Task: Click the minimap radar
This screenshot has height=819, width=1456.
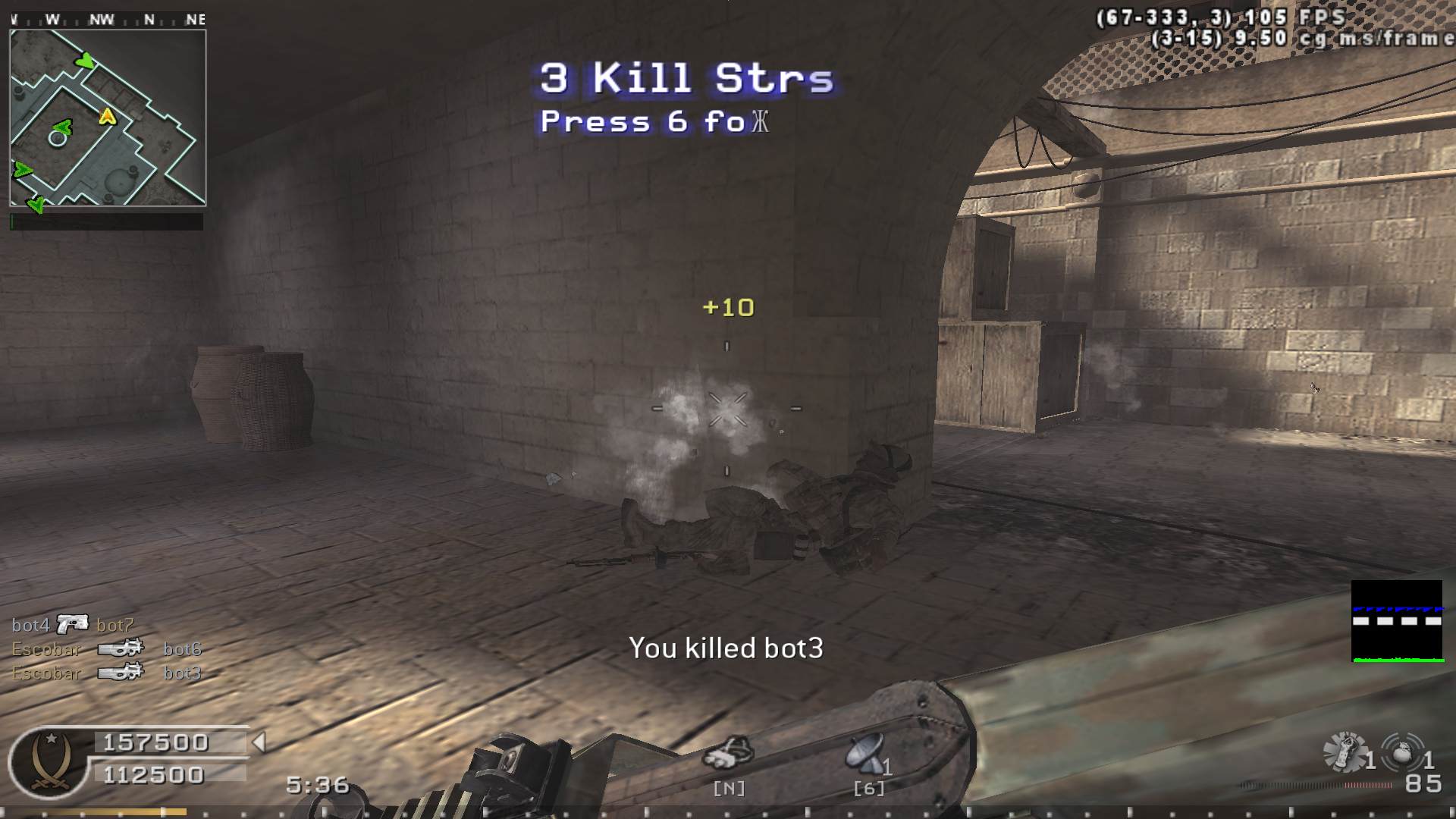Action: coord(108,118)
